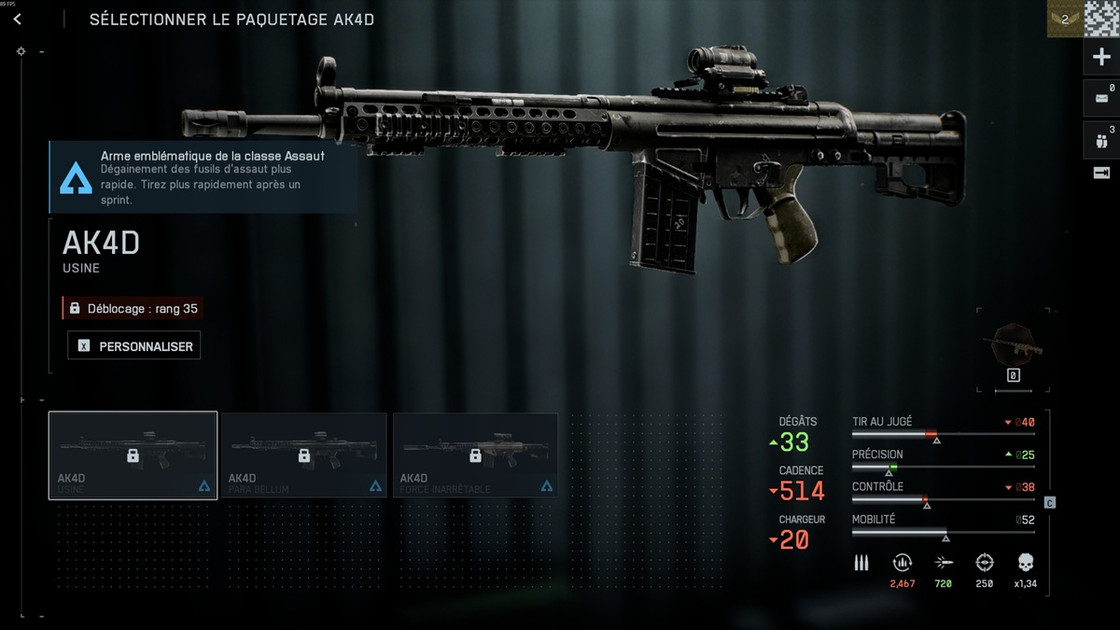Click the plus button in the sidebar

click(x=1101, y=57)
